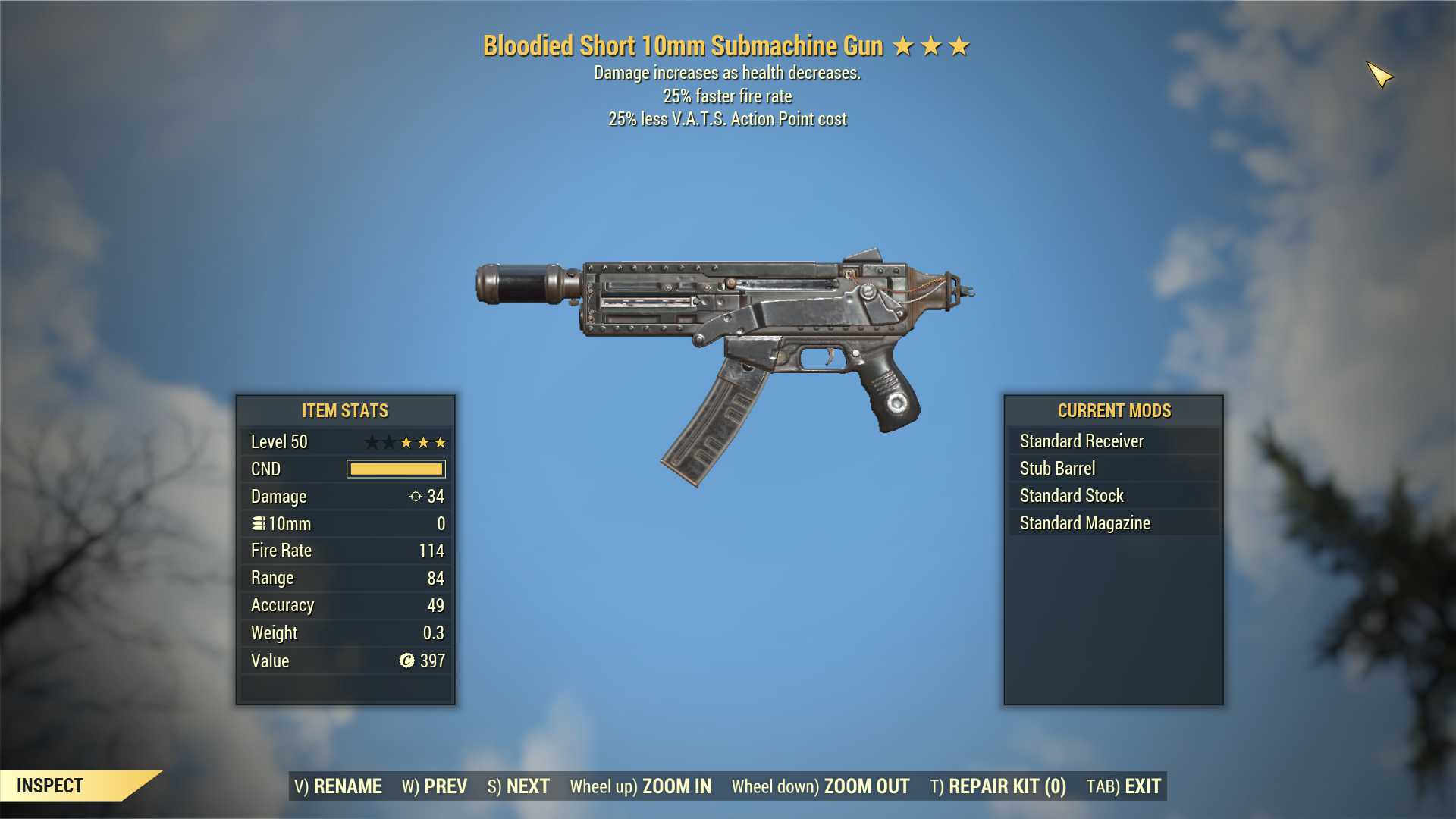Click EXIT to leave inspect view
Viewport: 1456px width, 819px height.
(1124, 786)
